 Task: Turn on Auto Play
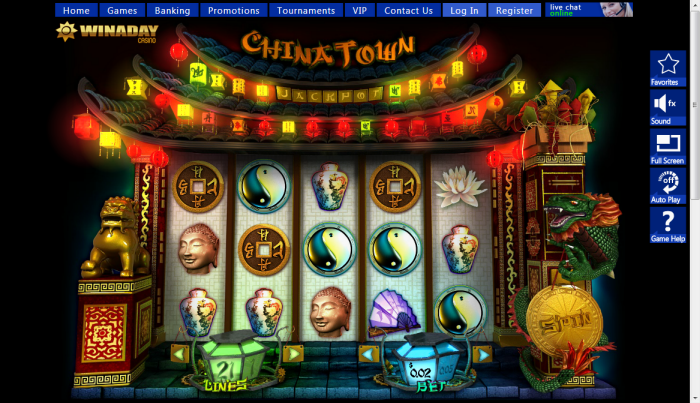[667, 186]
